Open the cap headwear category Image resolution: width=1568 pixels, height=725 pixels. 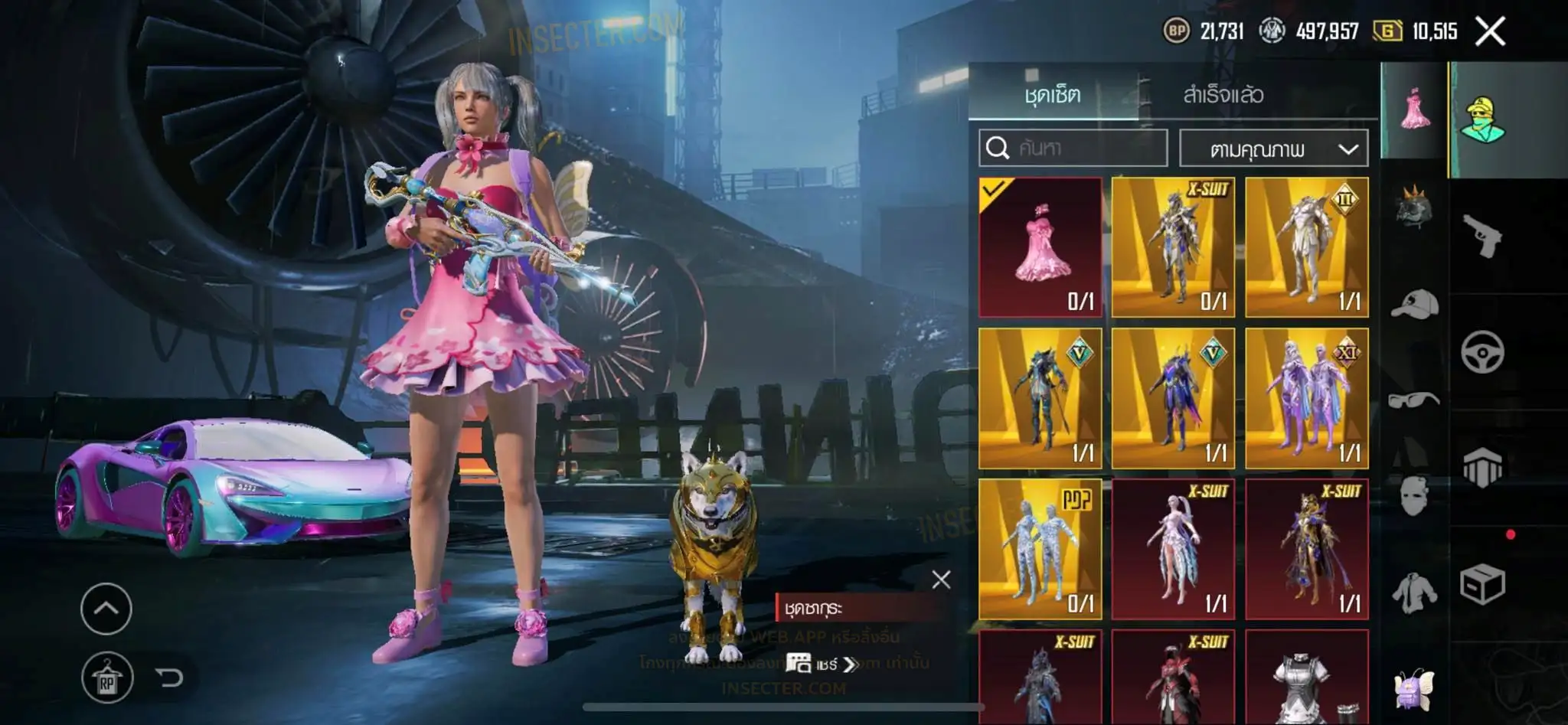click(1413, 304)
